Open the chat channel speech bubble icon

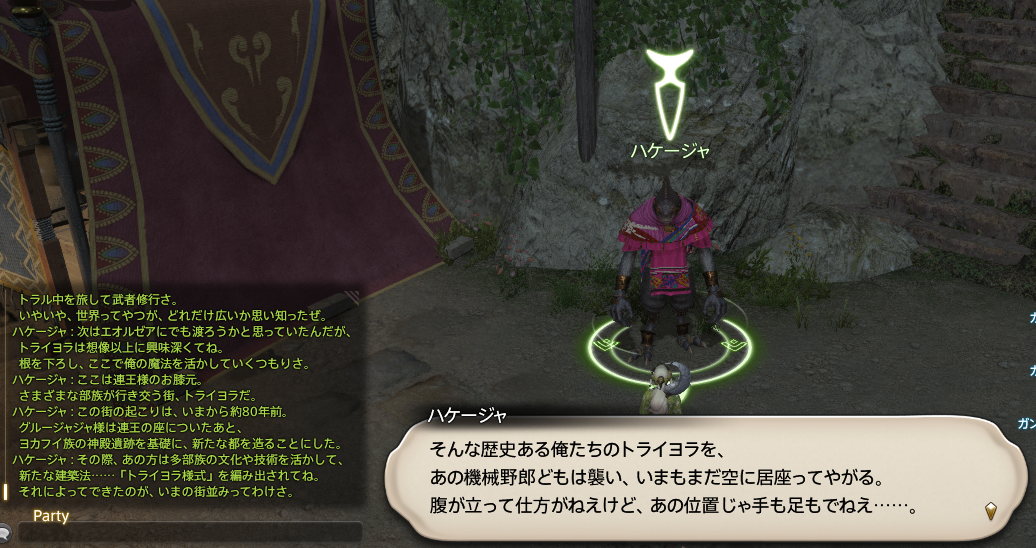point(4,532)
